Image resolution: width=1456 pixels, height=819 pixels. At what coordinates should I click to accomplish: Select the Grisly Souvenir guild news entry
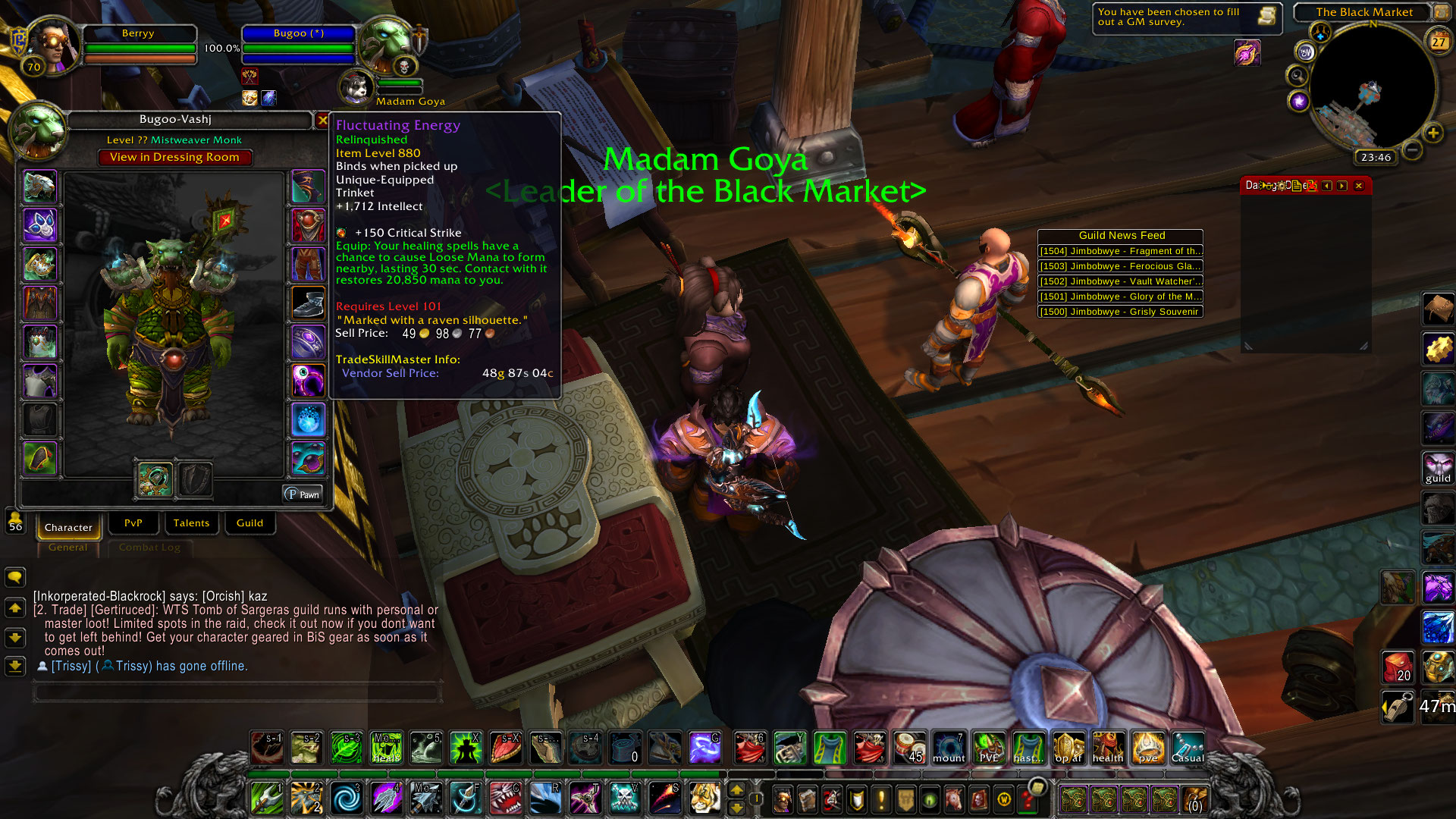click(x=1120, y=312)
